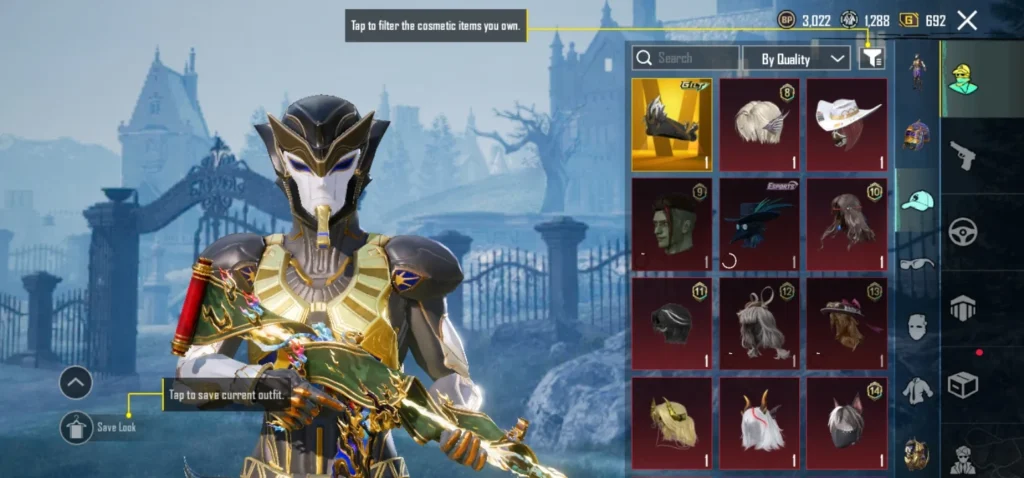Switch to the face mask tab

point(917,327)
